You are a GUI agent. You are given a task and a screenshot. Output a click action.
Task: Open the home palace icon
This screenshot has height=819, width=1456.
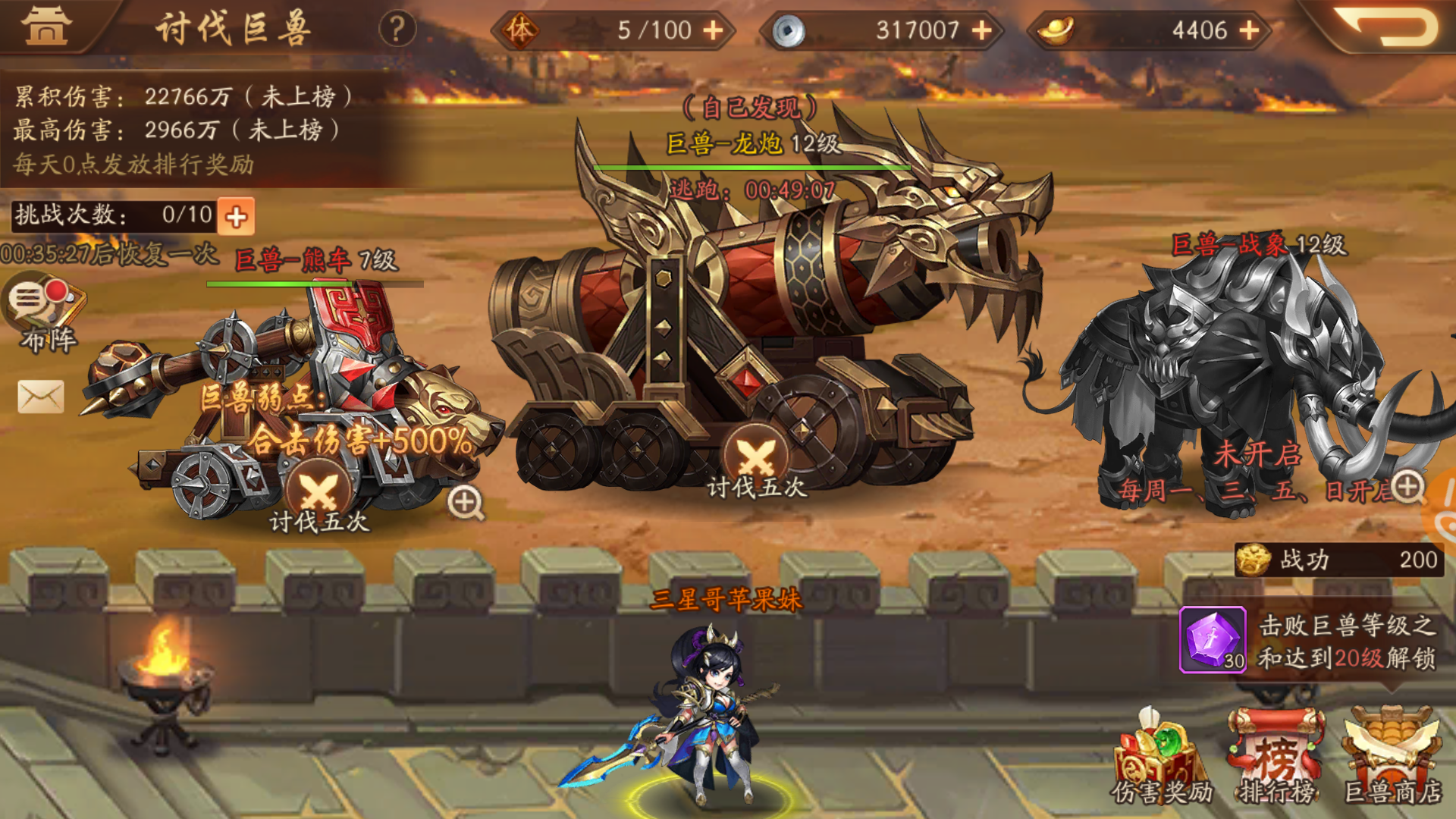[47, 27]
